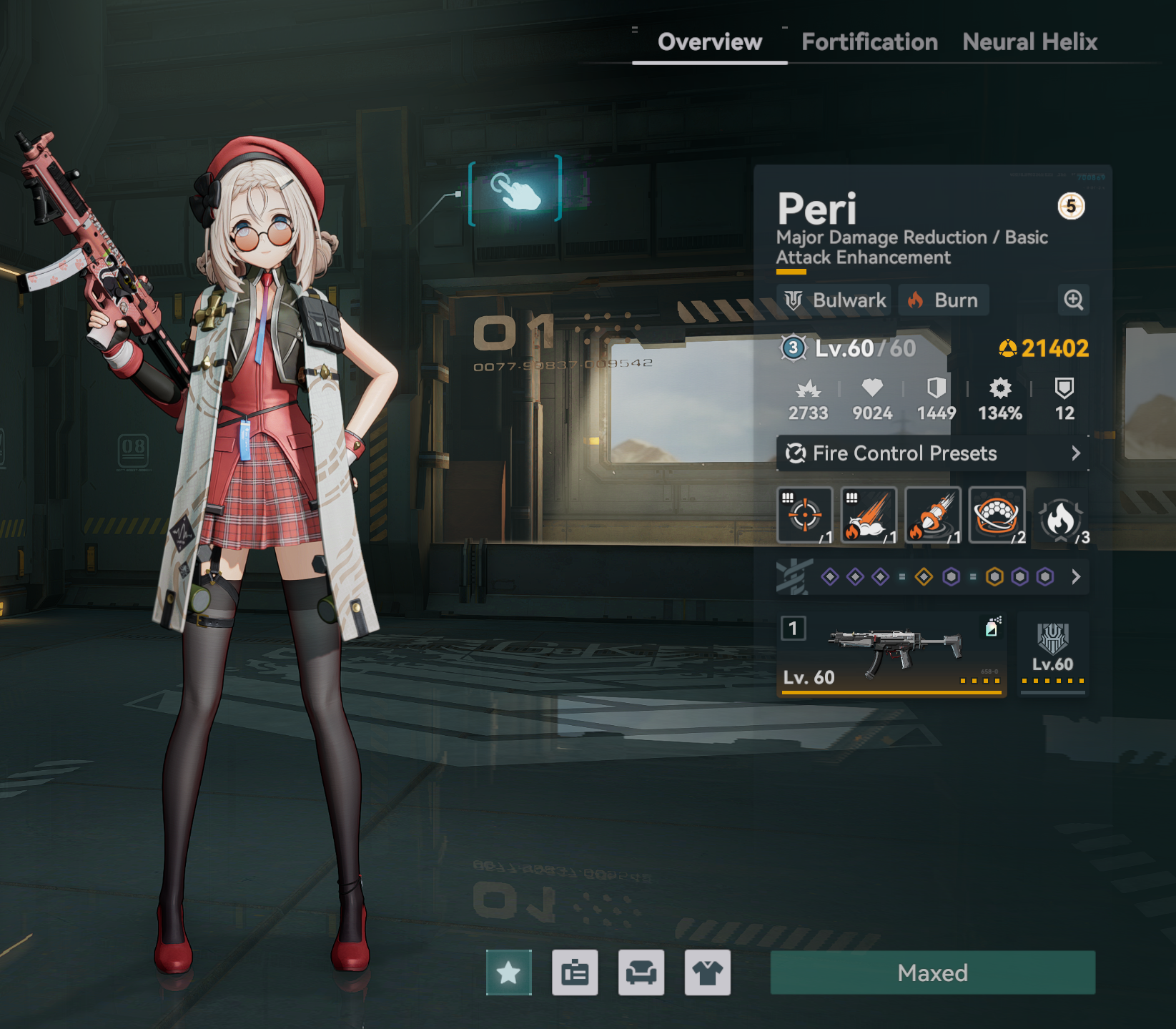Inspect the fiery drill skill icon
The height and width of the screenshot is (1029, 1176).
click(x=933, y=515)
